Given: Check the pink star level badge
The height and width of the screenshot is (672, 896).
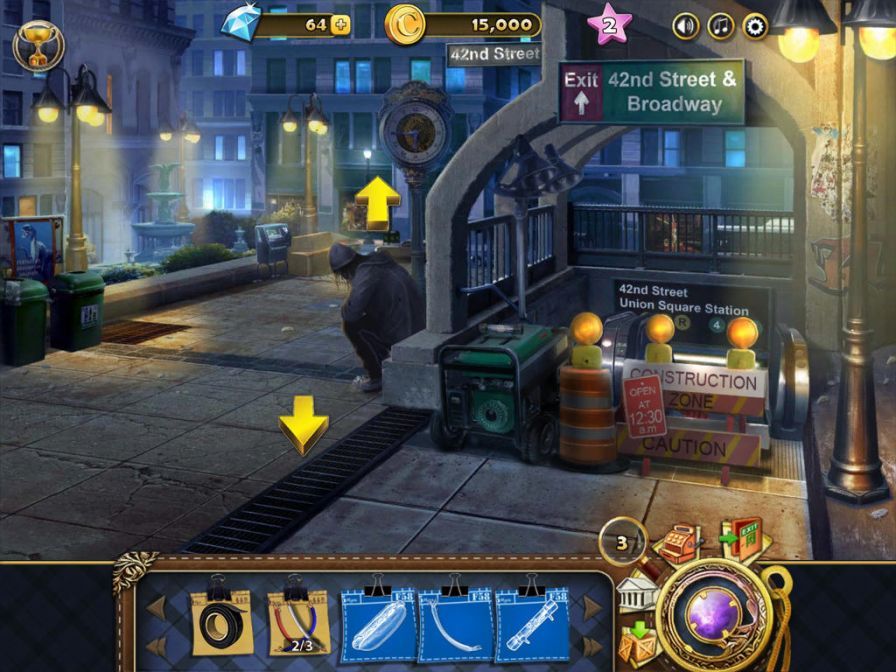Looking at the screenshot, I should (x=609, y=24).
